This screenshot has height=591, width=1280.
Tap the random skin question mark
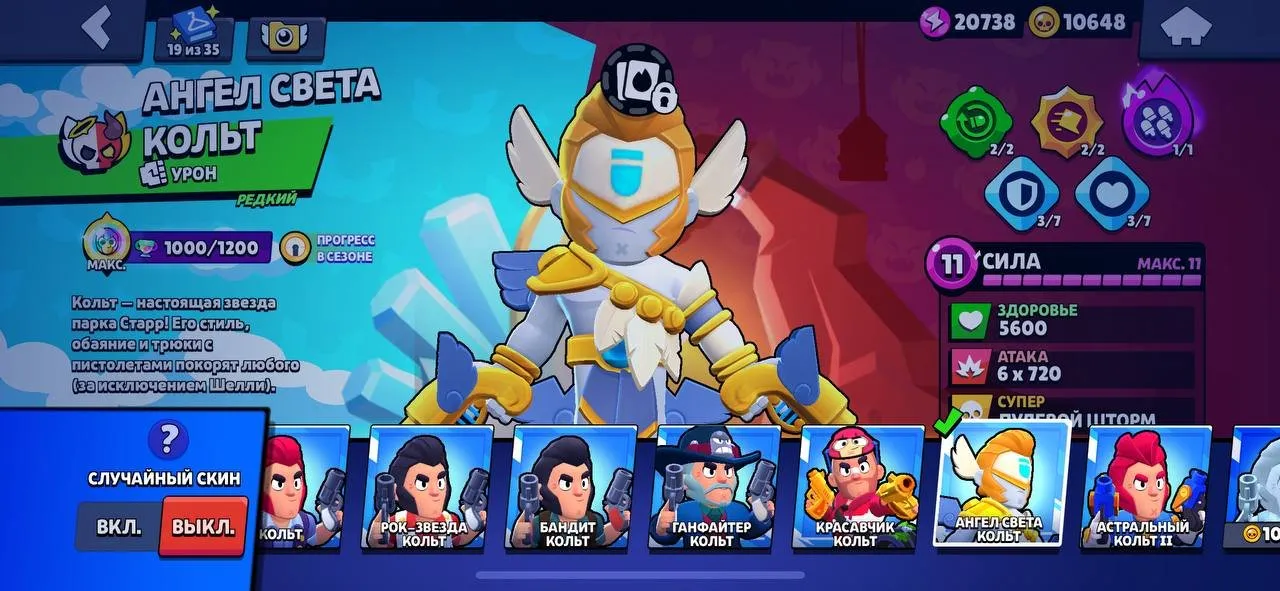click(168, 438)
